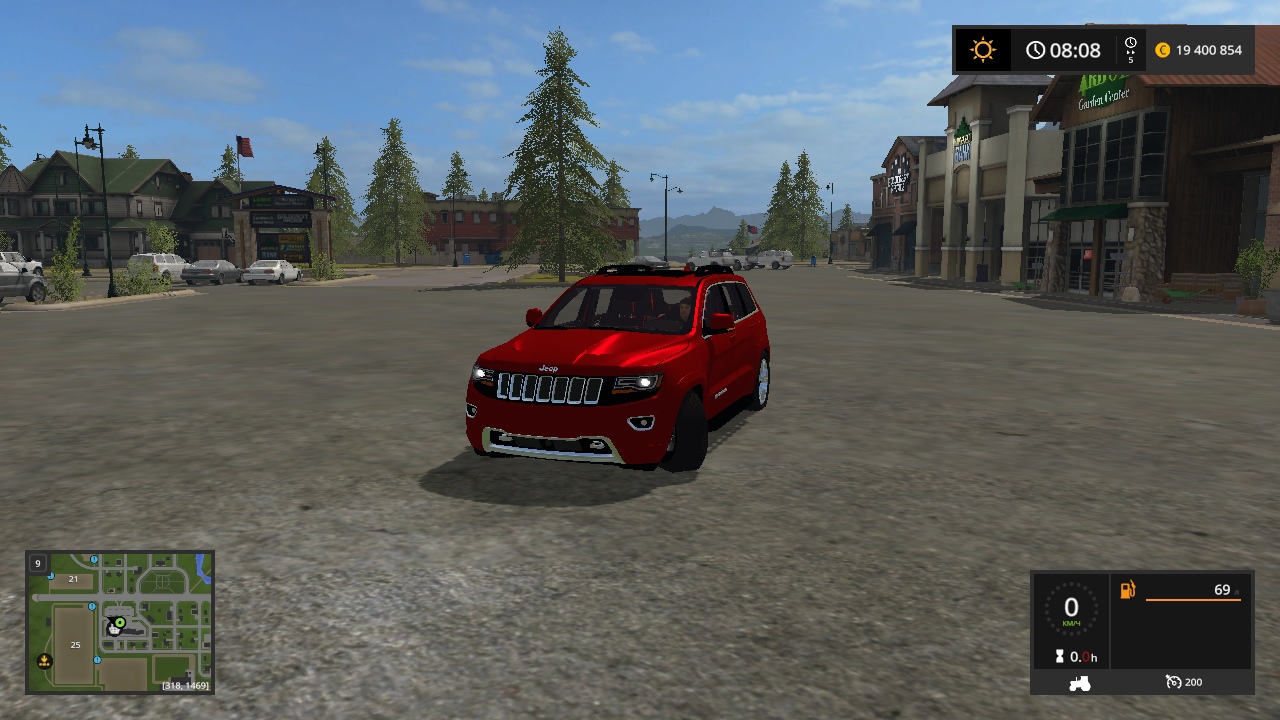This screenshot has width=1280, height=720.
Task: Click the money balance 19 400 854
Action: pos(1209,50)
